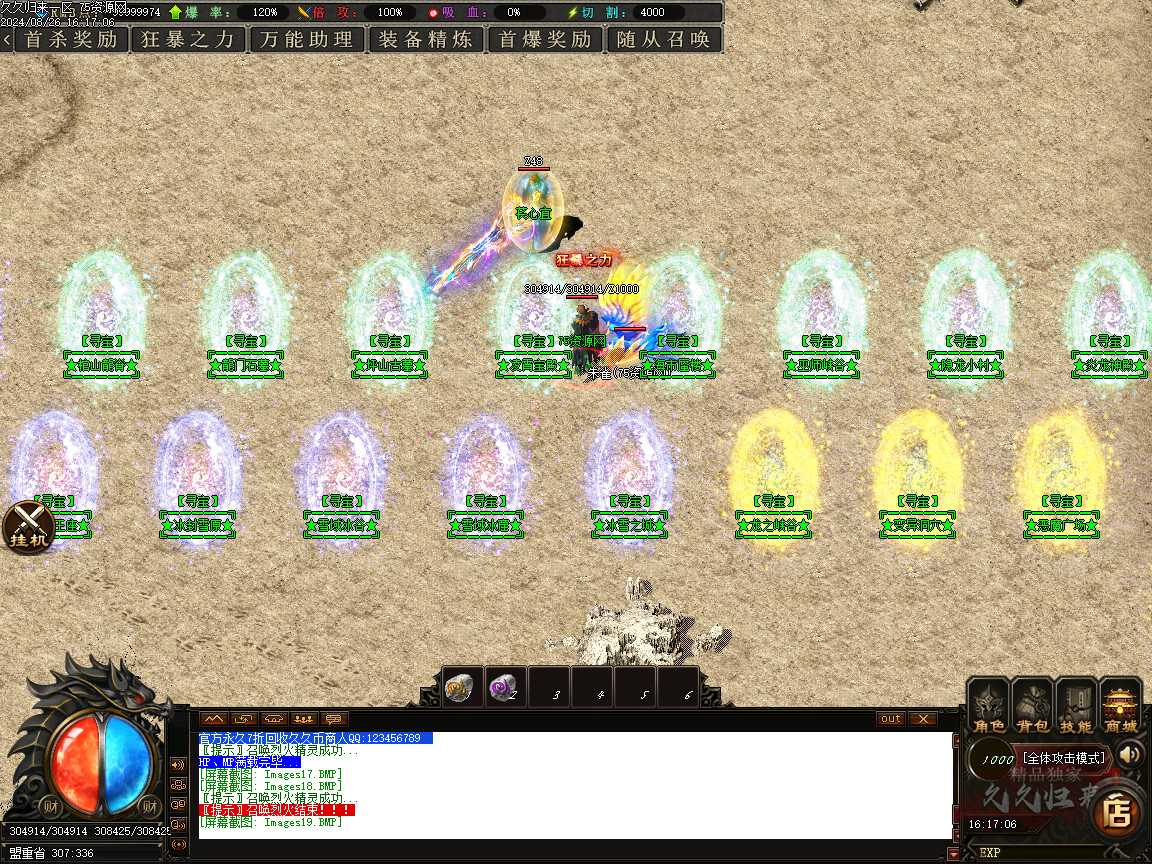
Task: Open the 背包 backpack inventory
Action: coord(1033,705)
